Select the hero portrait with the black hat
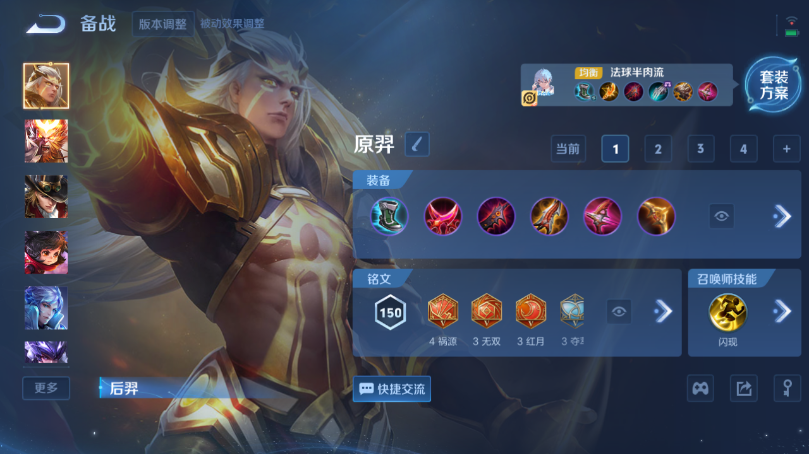This screenshot has height=454, width=809. pyautogui.click(x=46, y=196)
